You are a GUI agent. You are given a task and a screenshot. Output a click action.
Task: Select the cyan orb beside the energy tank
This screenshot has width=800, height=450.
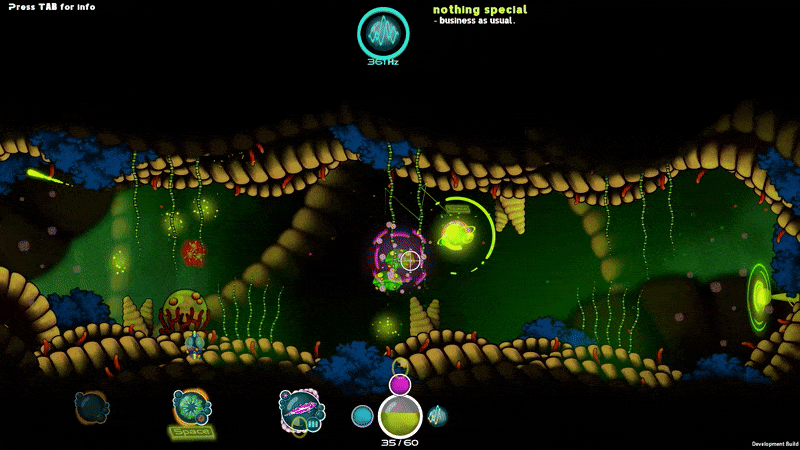coord(362,415)
